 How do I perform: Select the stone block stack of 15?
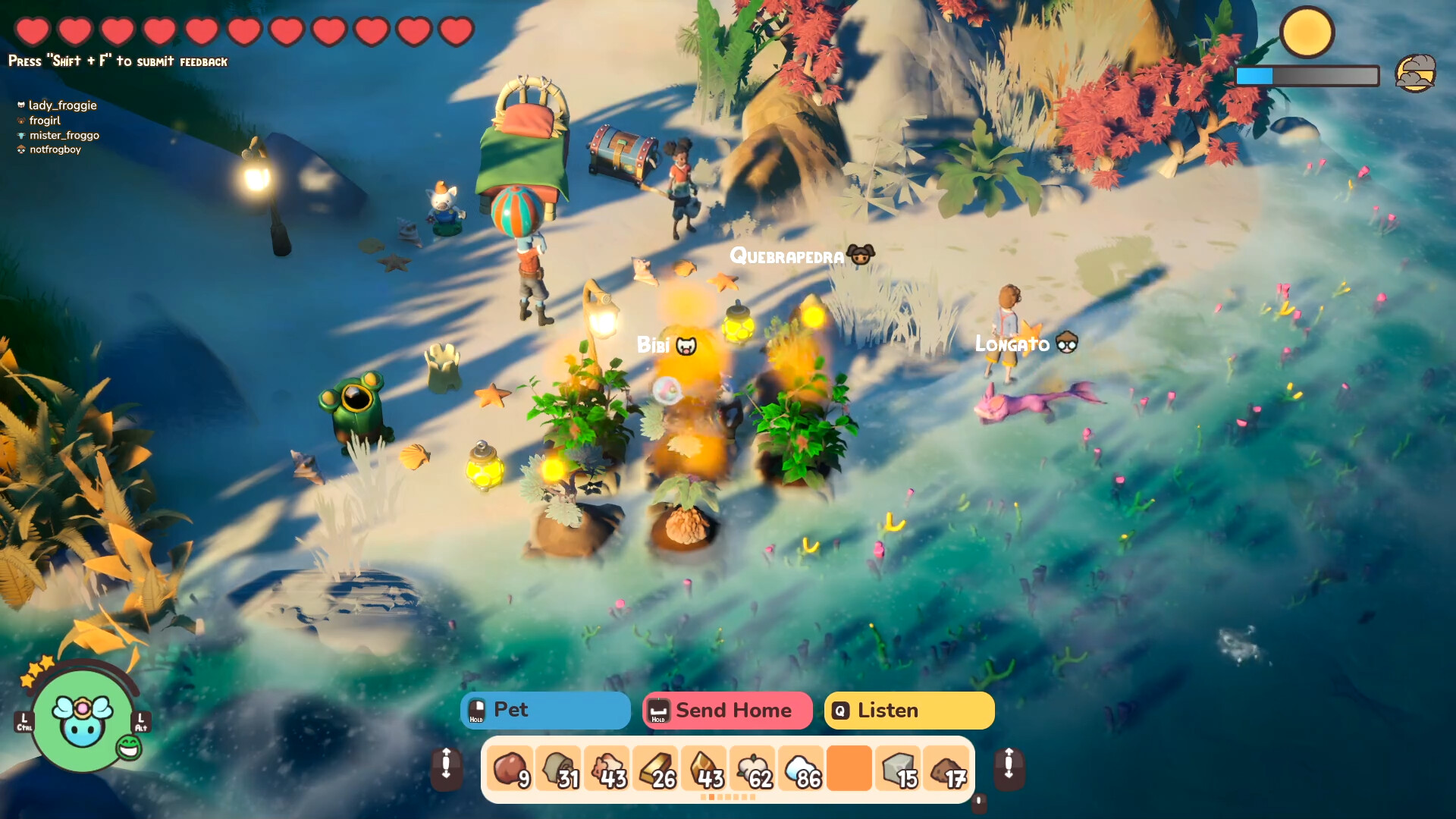pos(898,768)
